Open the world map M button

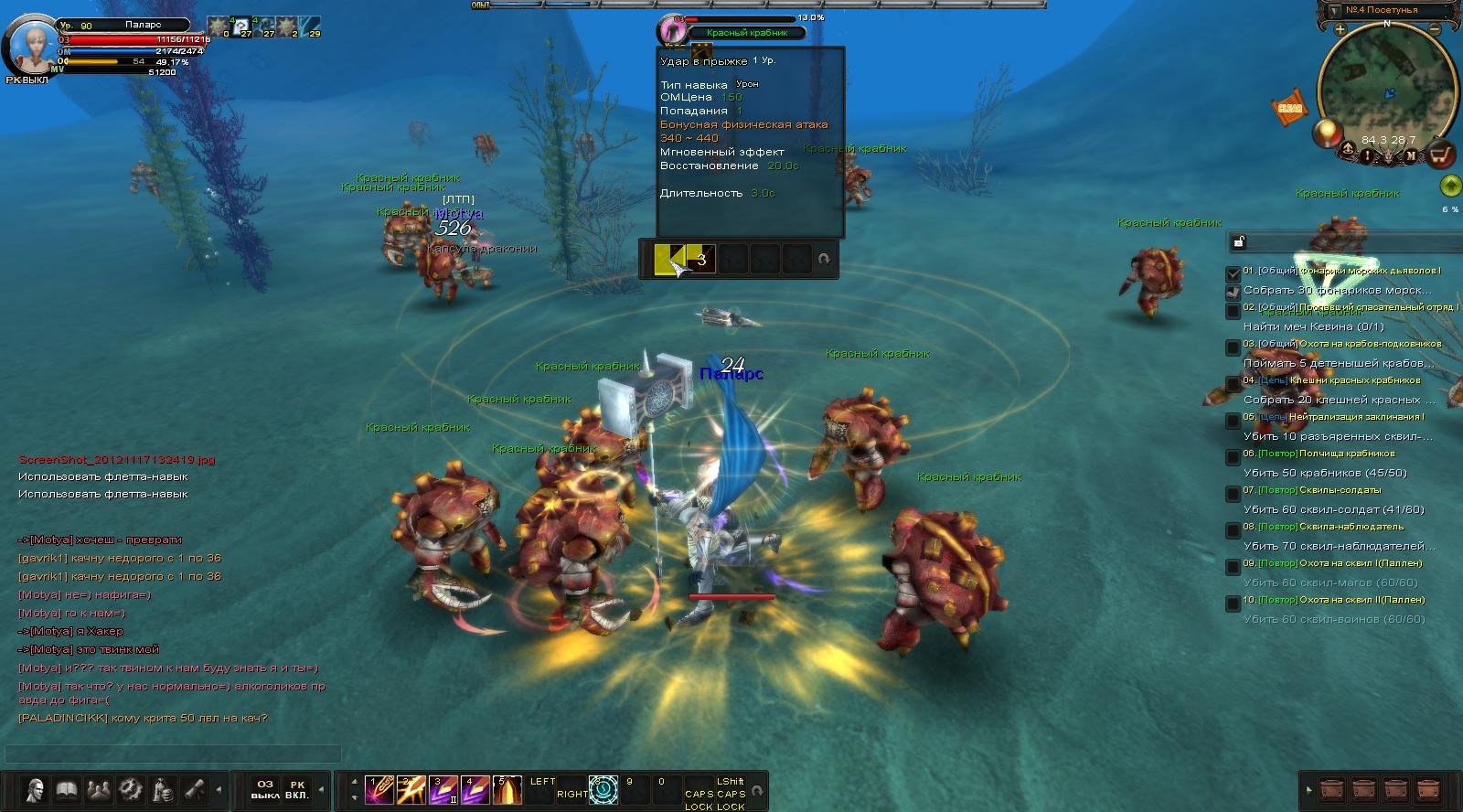point(1411,155)
